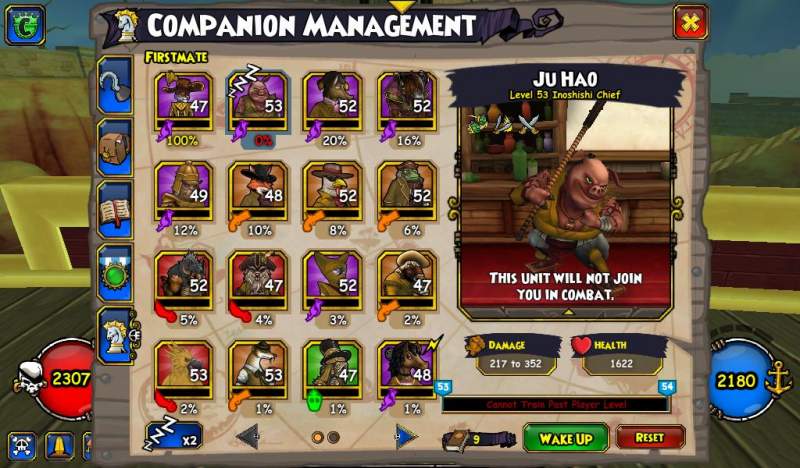Select the sleeping Ju Hao pig companion

tap(258, 100)
